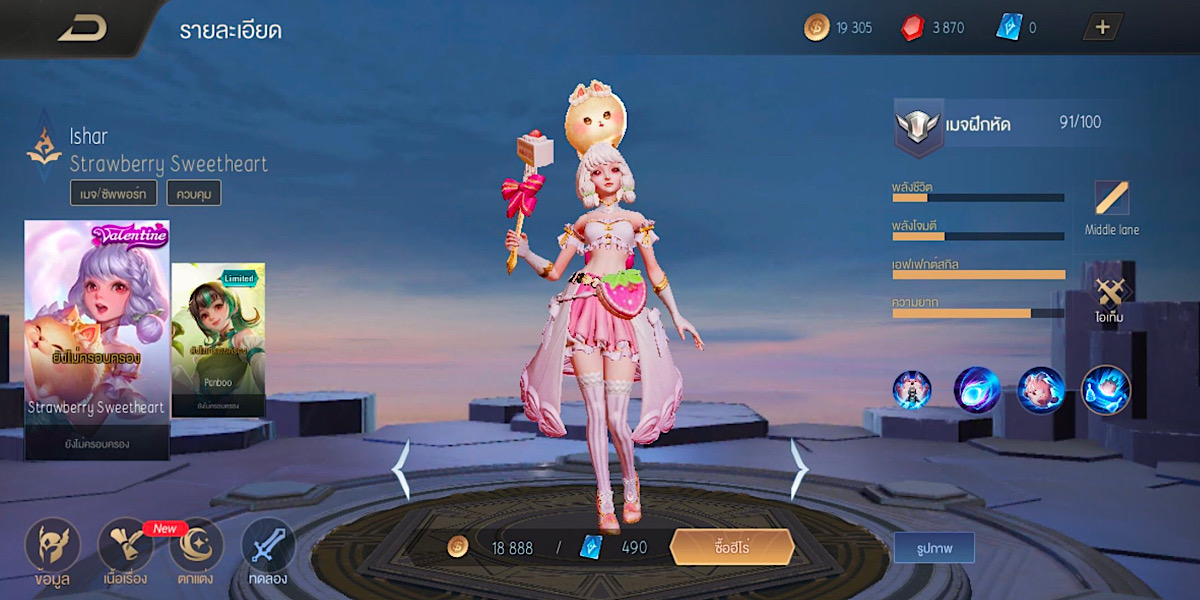Start the ทดลอง trial with sword icon

pos(268,552)
